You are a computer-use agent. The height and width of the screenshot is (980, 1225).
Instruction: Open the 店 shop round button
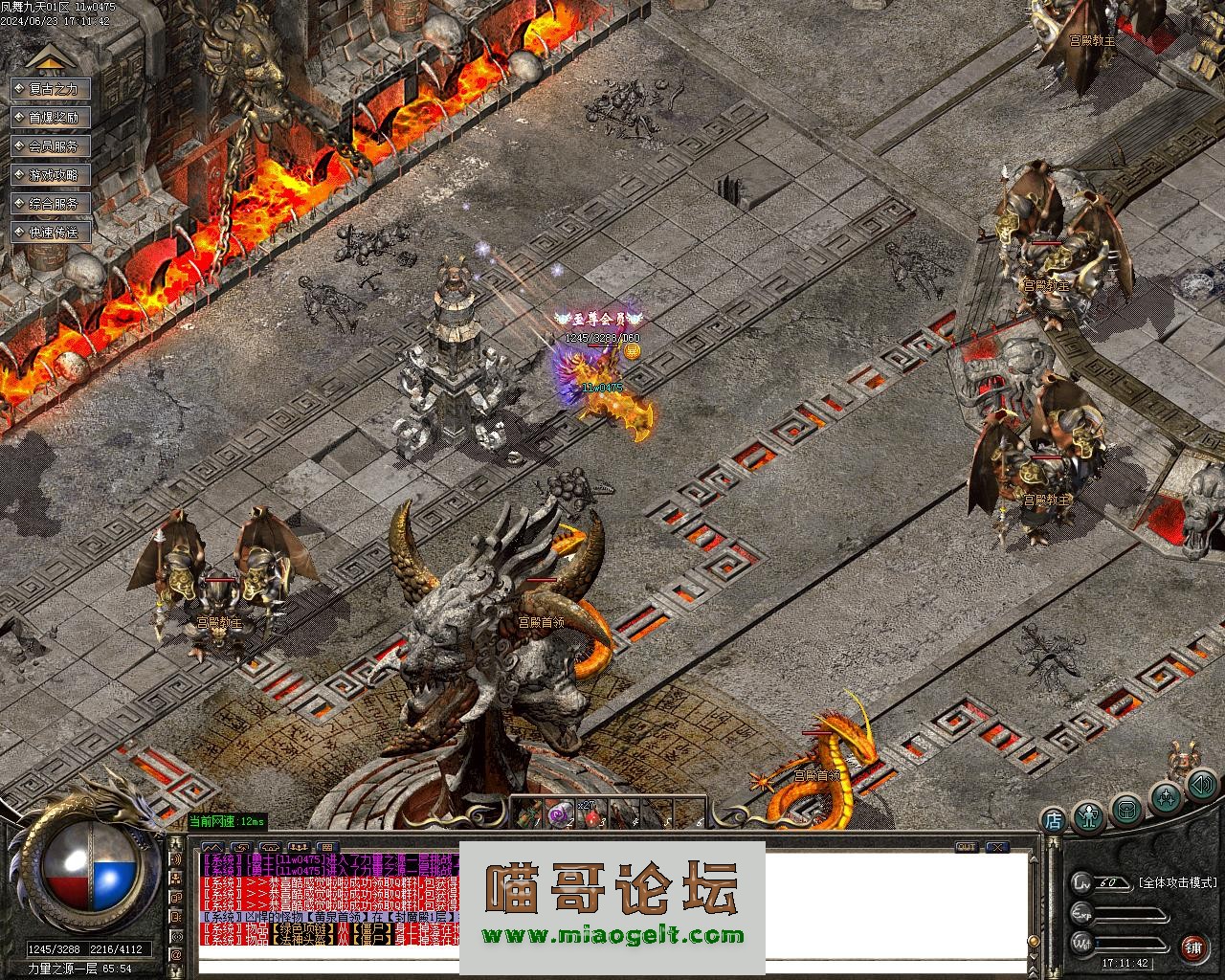(x=1053, y=819)
